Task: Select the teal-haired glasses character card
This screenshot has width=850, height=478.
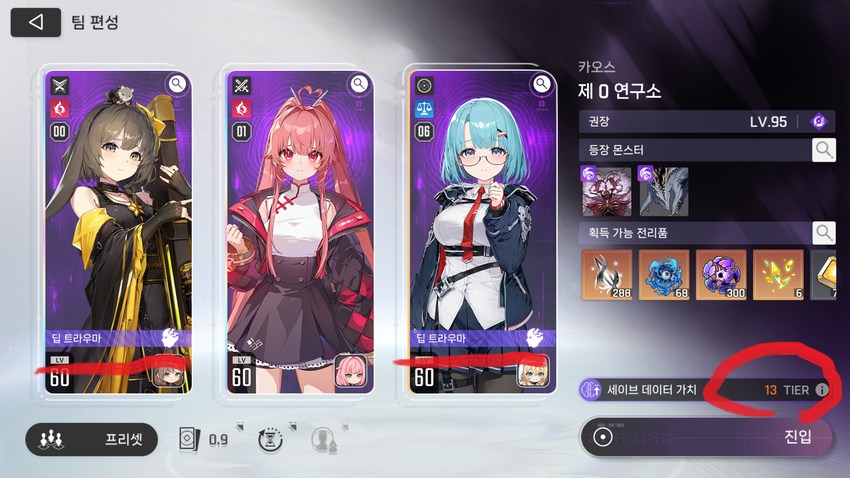Action: tap(482, 230)
